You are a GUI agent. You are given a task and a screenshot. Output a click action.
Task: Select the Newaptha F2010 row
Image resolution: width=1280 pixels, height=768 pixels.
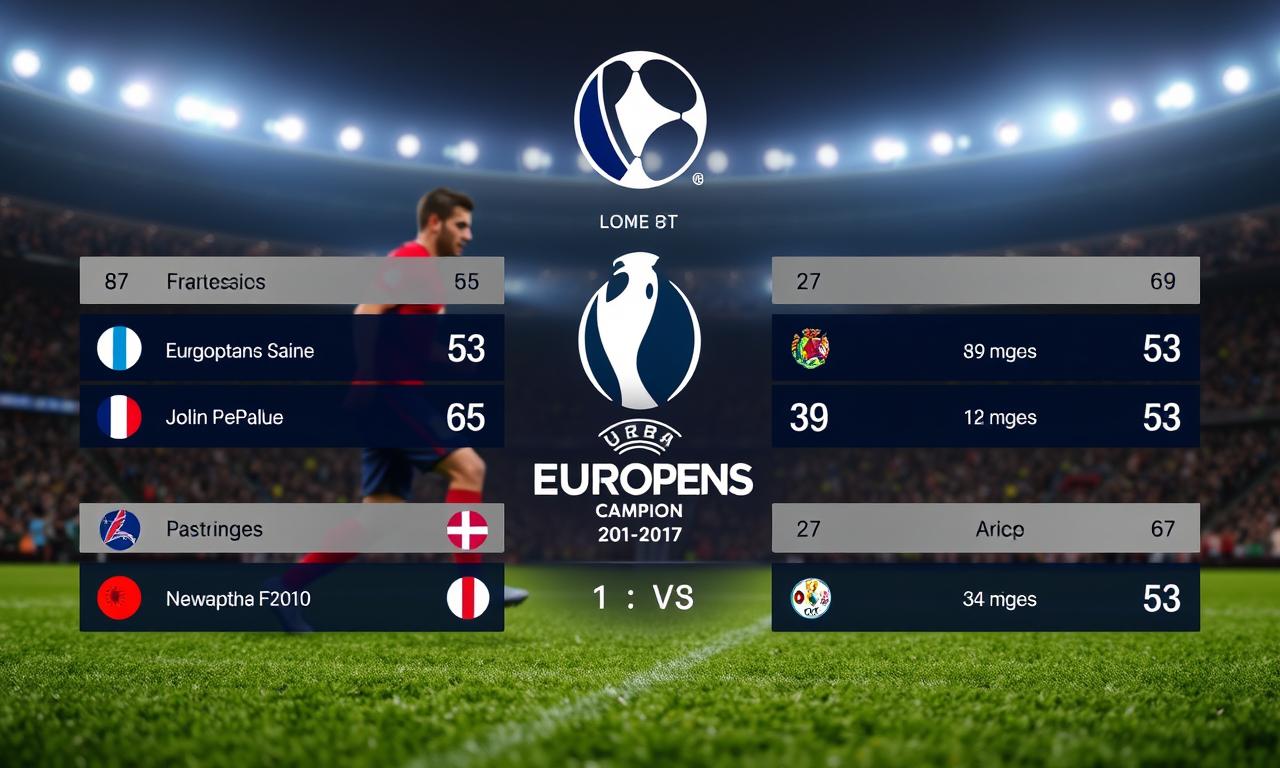(x=291, y=598)
